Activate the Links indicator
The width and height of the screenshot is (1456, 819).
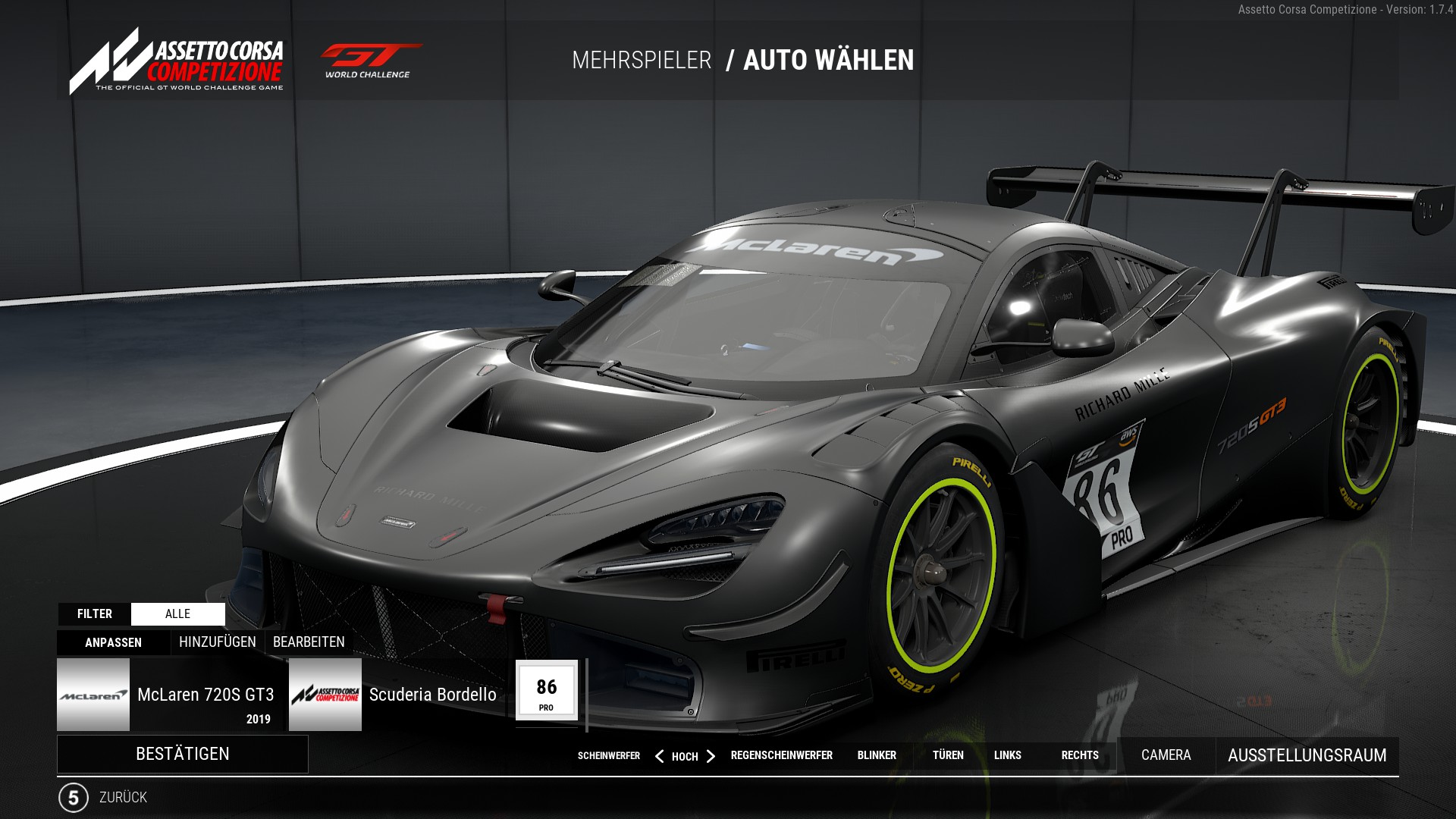[x=1007, y=755]
